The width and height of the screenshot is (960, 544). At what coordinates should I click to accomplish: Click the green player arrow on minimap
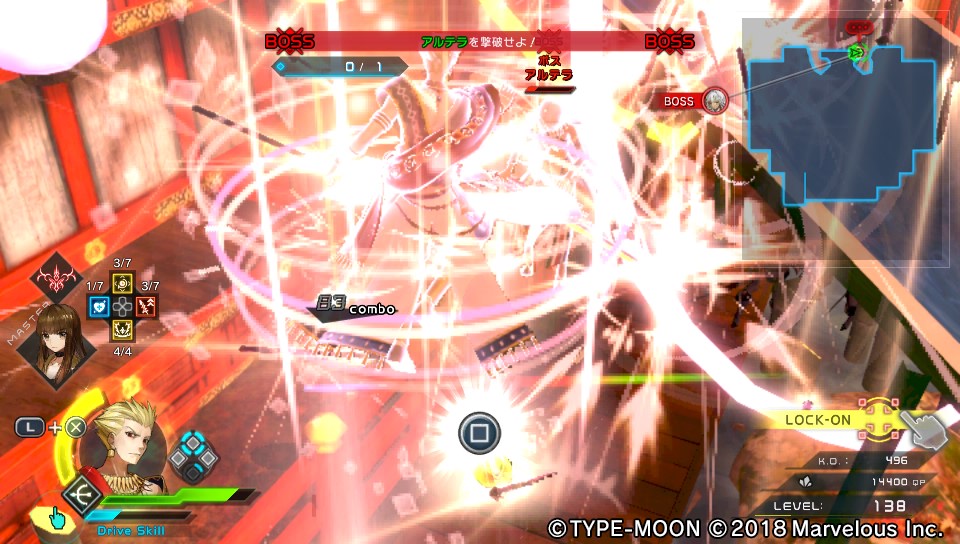tap(855, 52)
